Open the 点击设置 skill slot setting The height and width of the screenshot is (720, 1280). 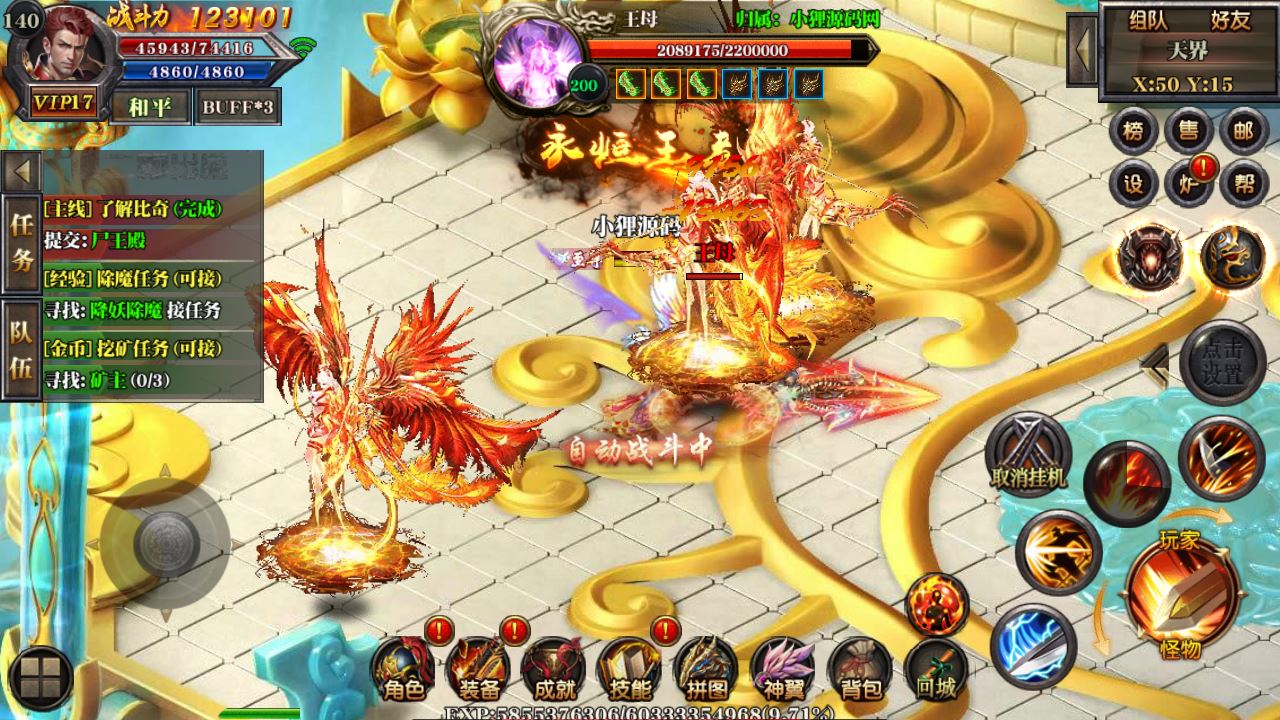point(1222,363)
